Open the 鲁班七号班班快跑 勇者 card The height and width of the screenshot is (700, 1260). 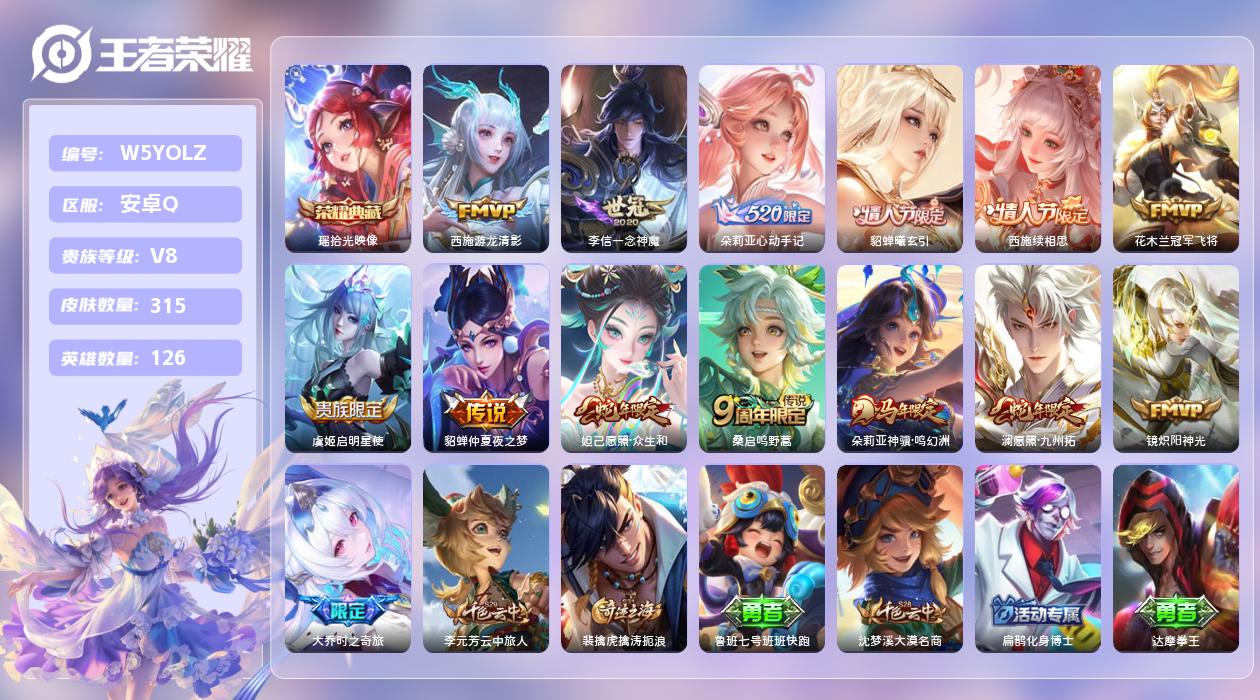[x=762, y=558]
